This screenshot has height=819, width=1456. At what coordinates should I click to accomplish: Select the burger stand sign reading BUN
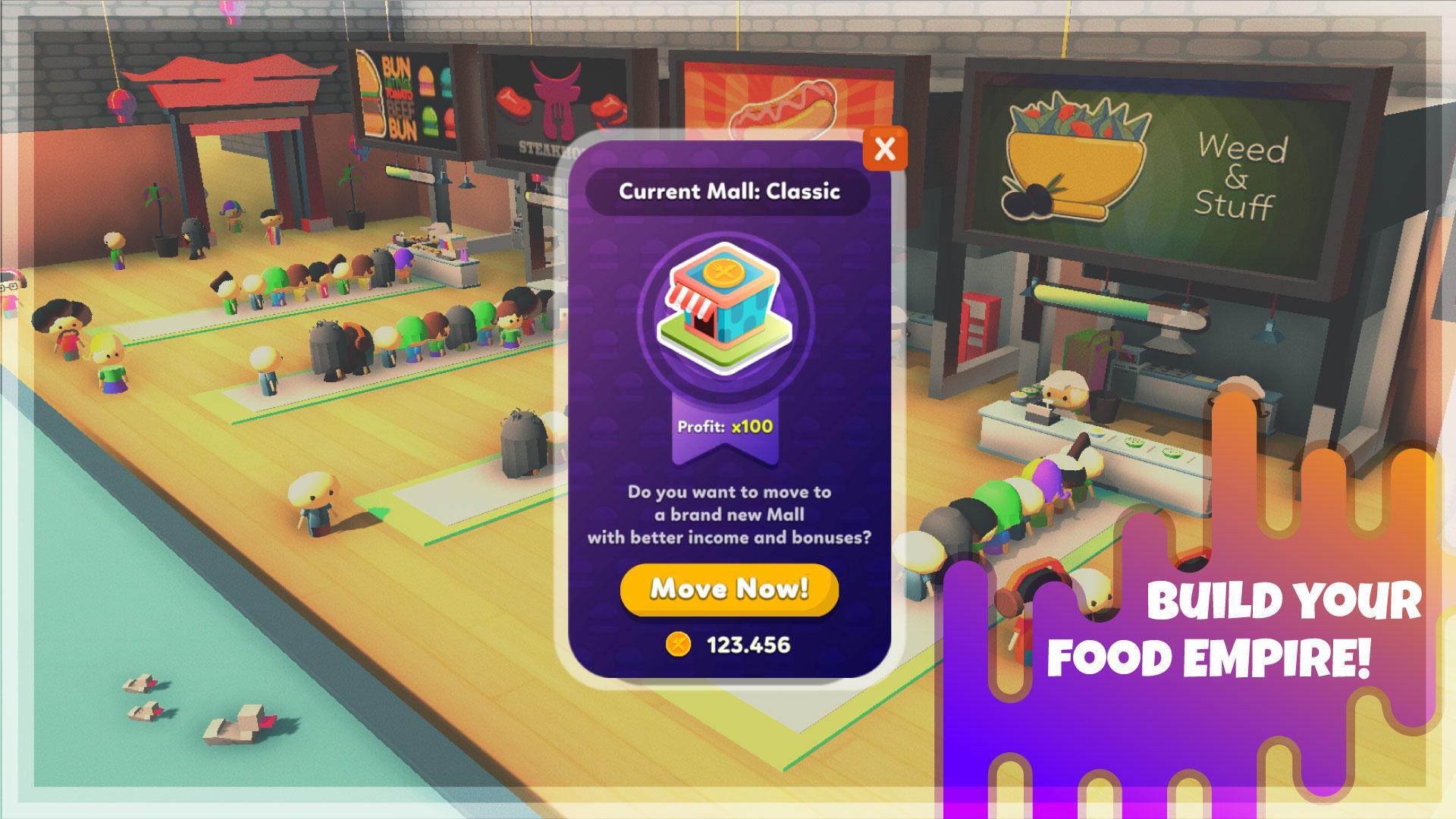402,99
